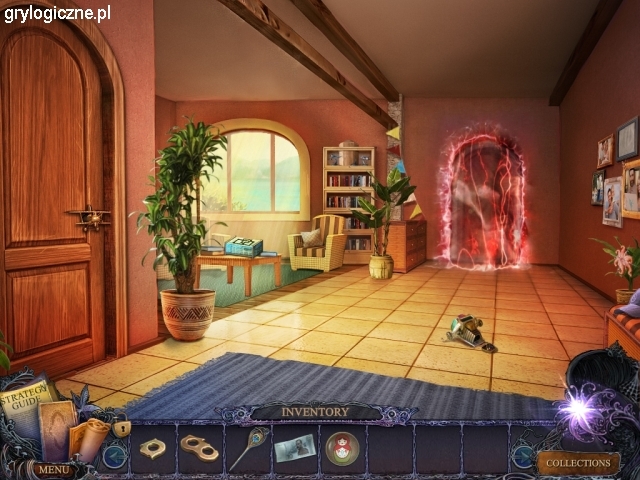
Task: Open the Menu
Action: pyautogui.click(x=53, y=468)
